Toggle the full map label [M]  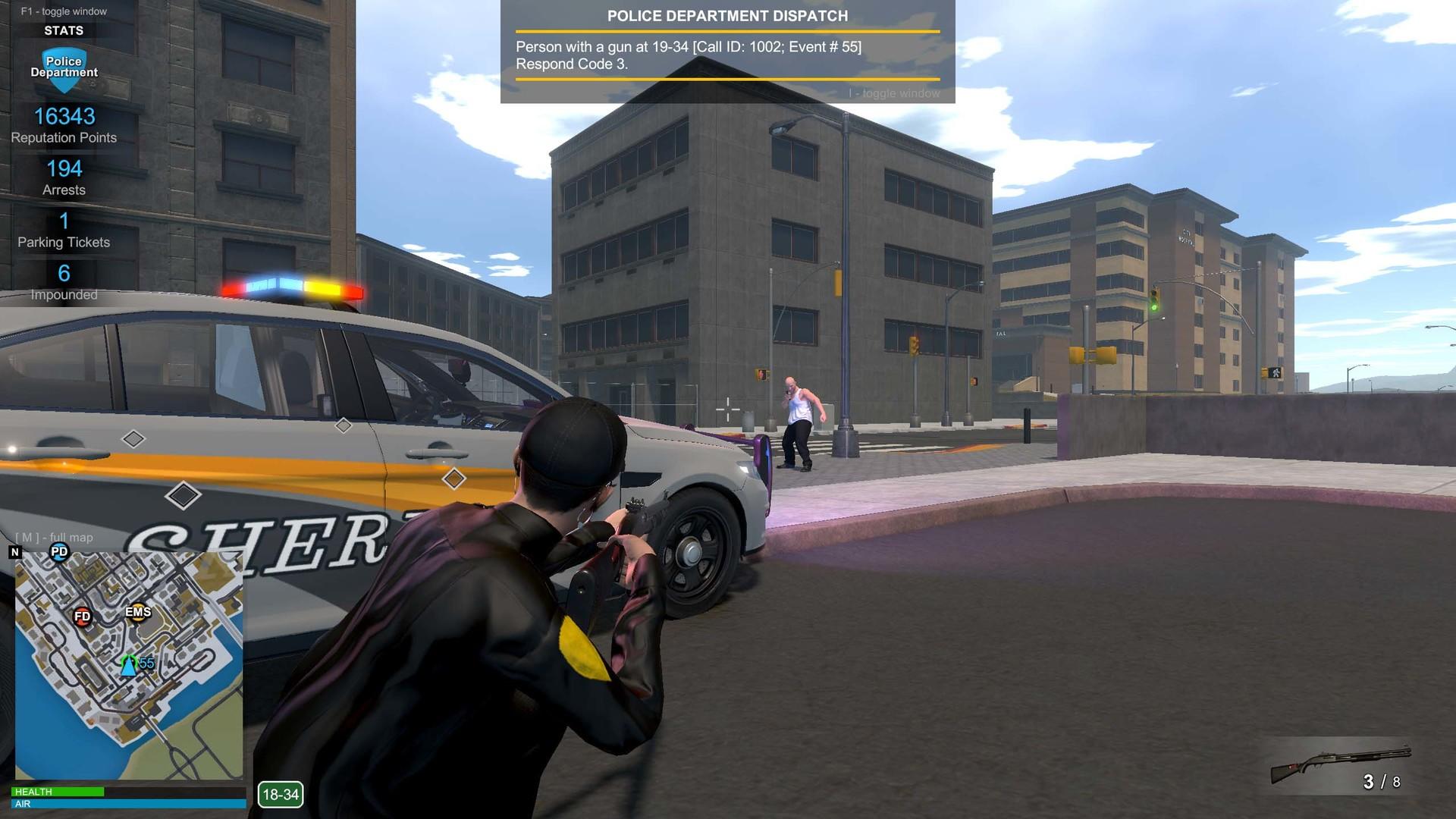pos(54,537)
